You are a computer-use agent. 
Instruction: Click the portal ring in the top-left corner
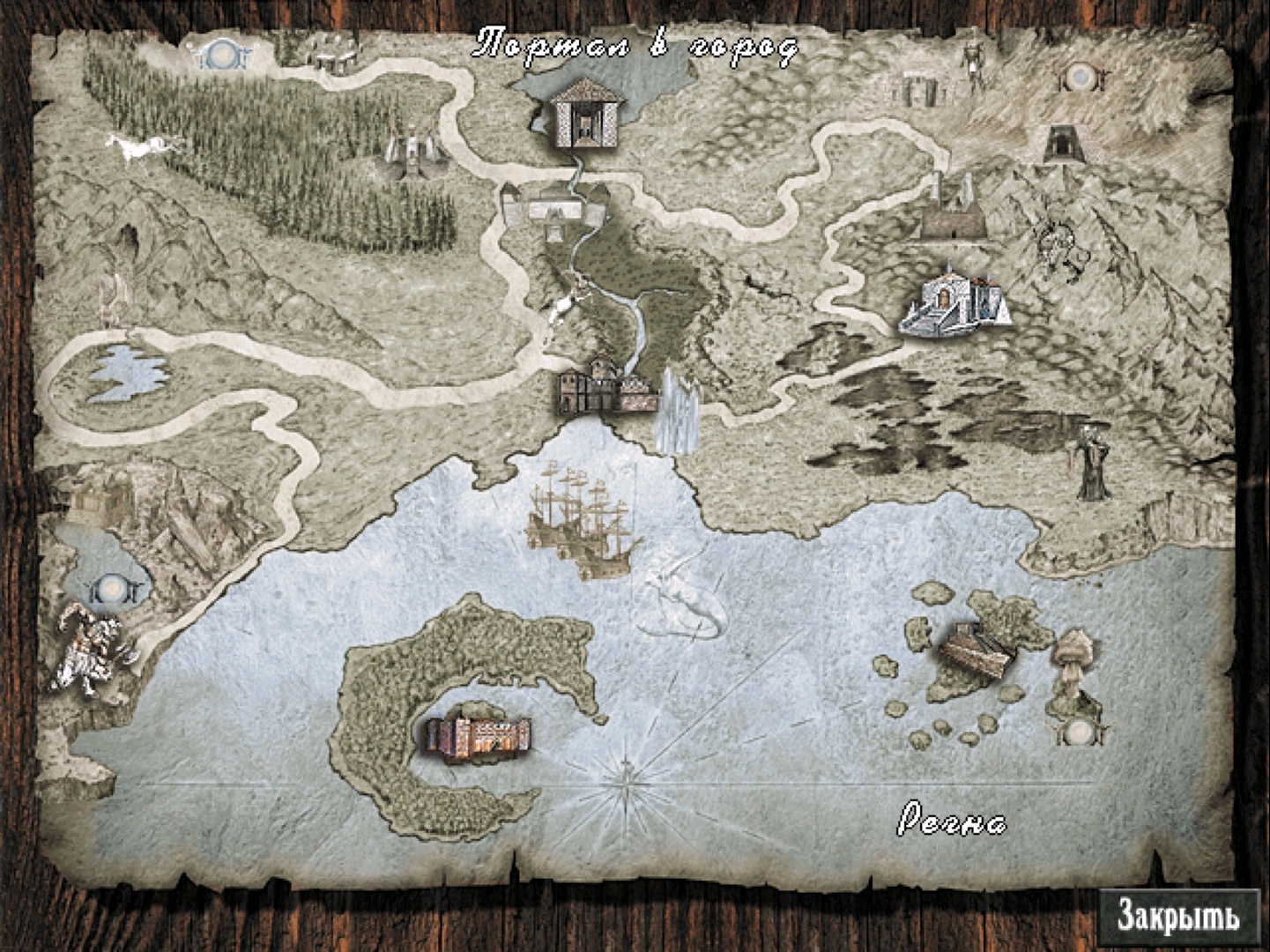click(223, 55)
